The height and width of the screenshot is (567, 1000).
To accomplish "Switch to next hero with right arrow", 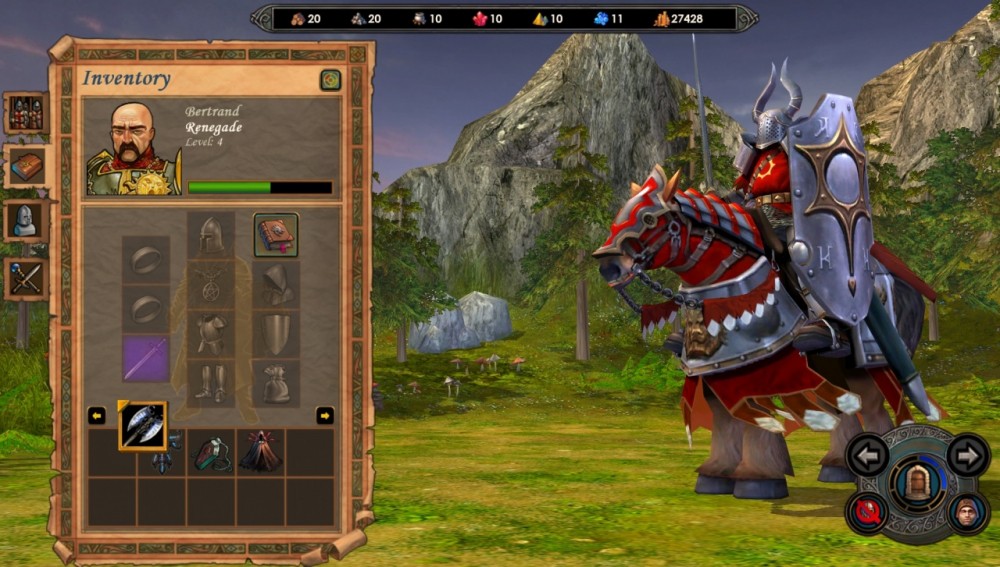I will coord(967,456).
